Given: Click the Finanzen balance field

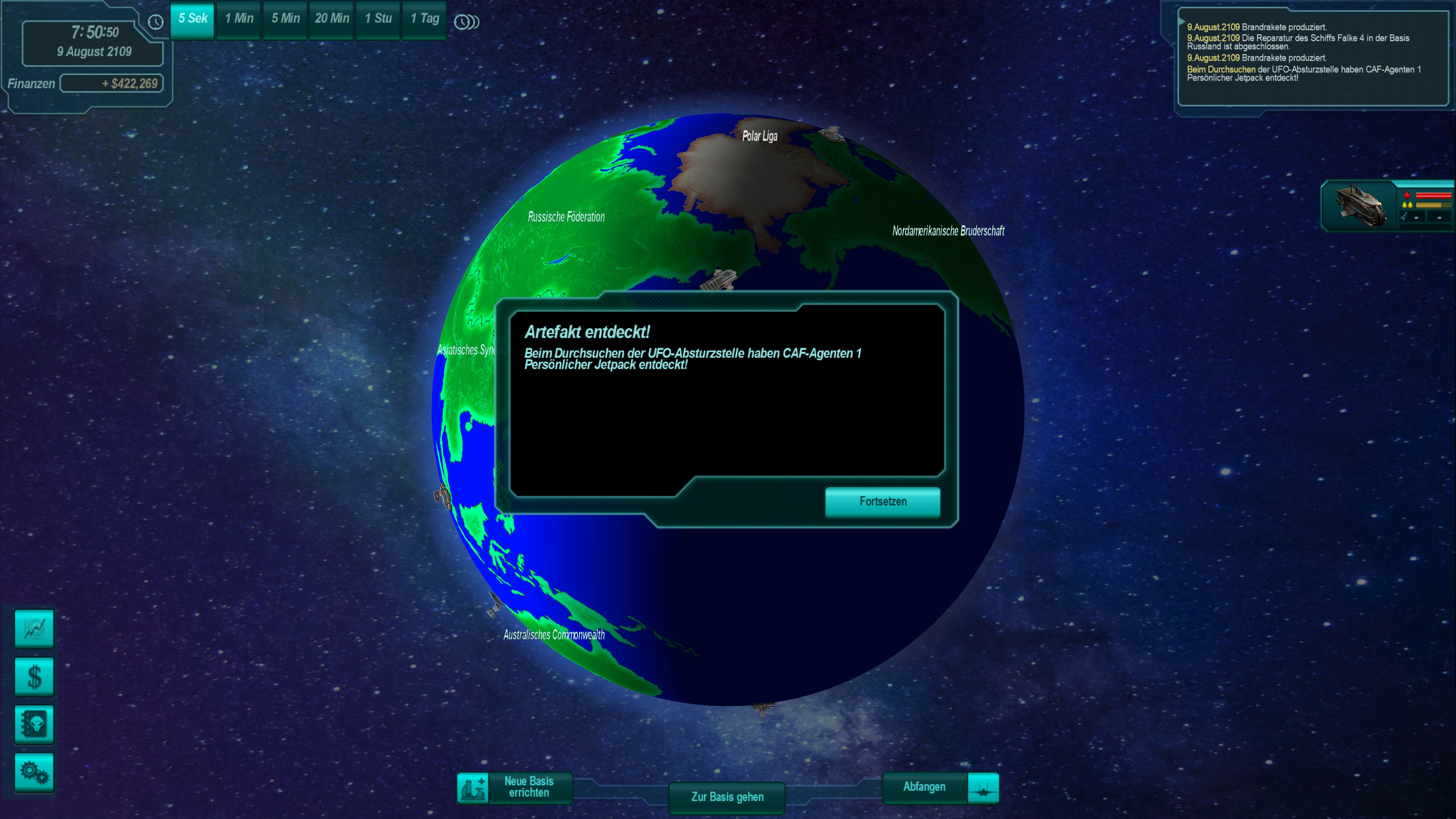Looking at the screenshot, I should coord(112,84).
